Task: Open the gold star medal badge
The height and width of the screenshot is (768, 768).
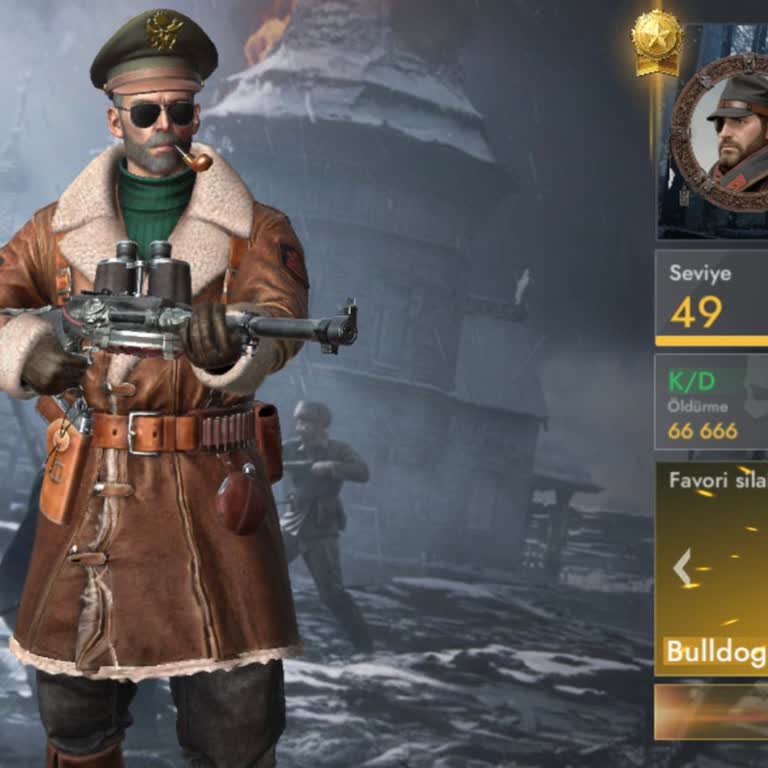Action: coord(657,41)
